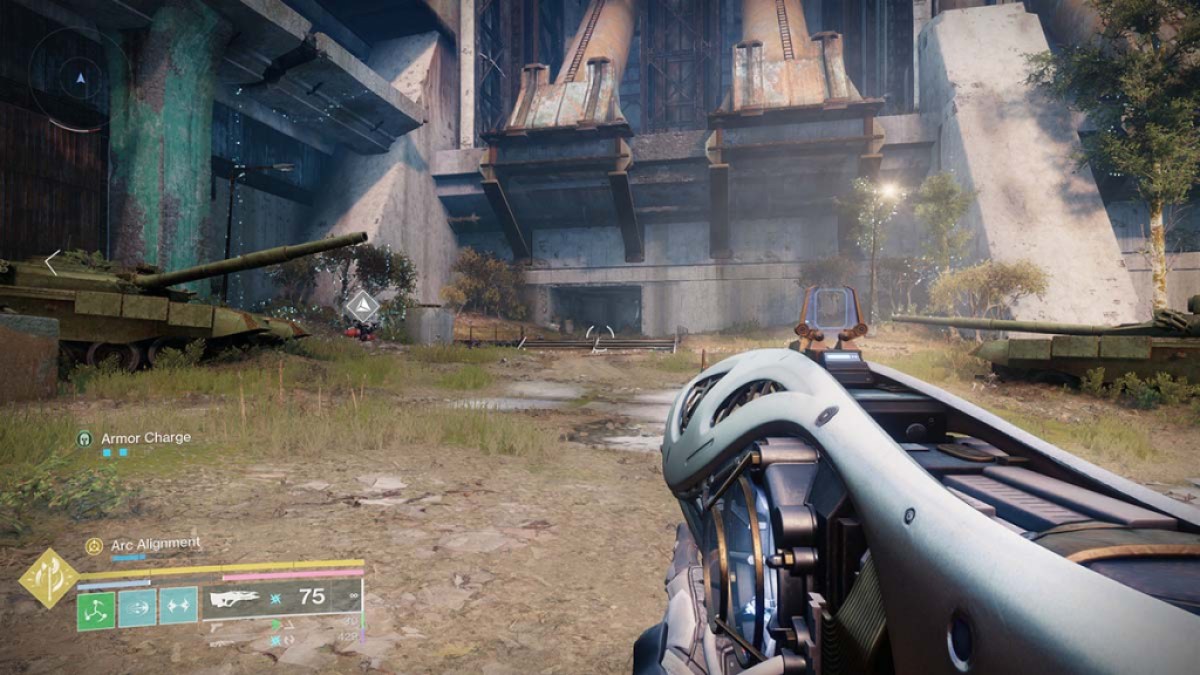1200x675 pixels.
Task: Select the equipped weapon slot showing 75
Action: (x=281, y=598)
